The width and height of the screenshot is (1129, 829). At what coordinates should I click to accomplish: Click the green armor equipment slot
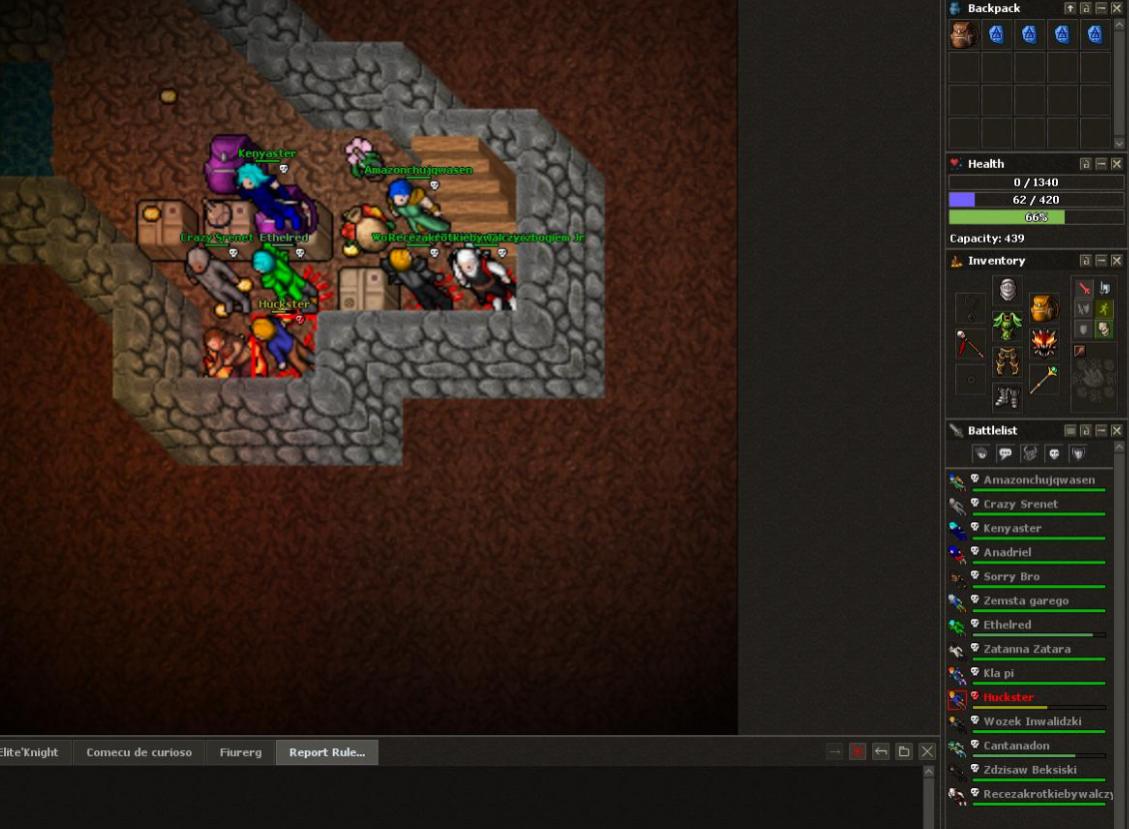click(x=1007, y=325)
